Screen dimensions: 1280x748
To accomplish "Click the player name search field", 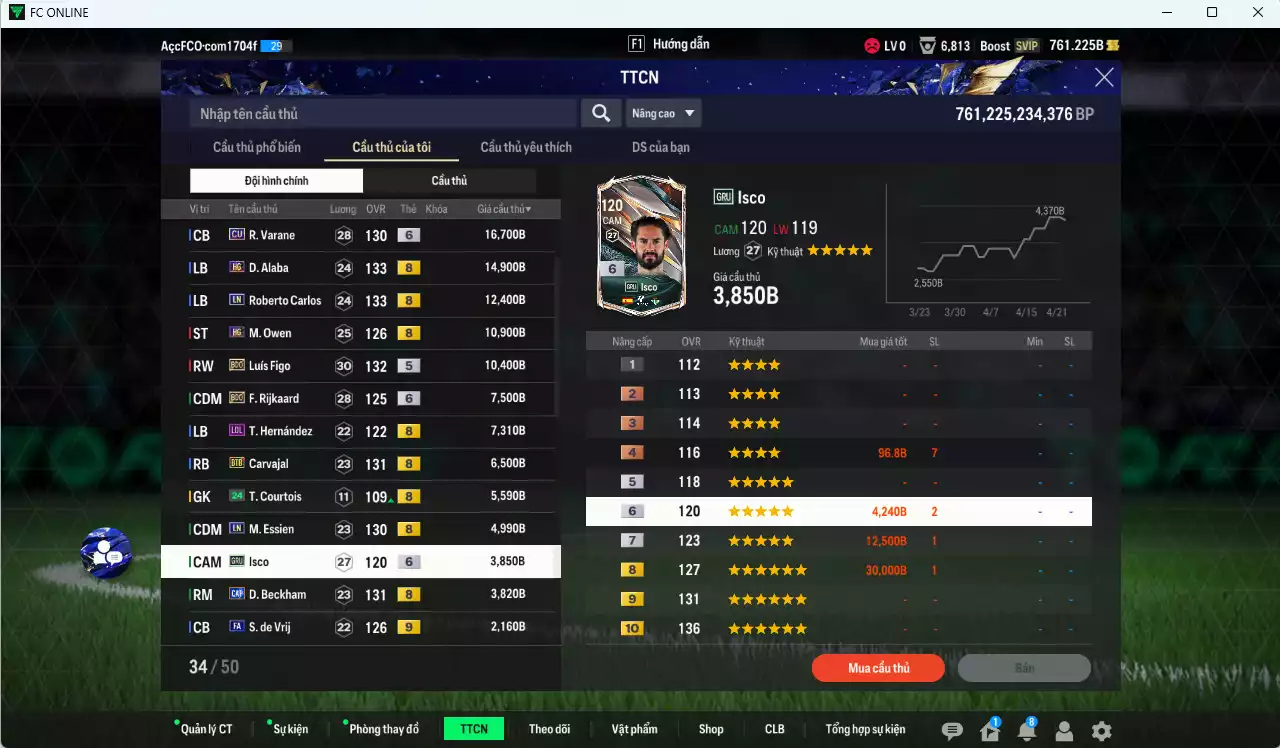I will [x=383, y=114].
